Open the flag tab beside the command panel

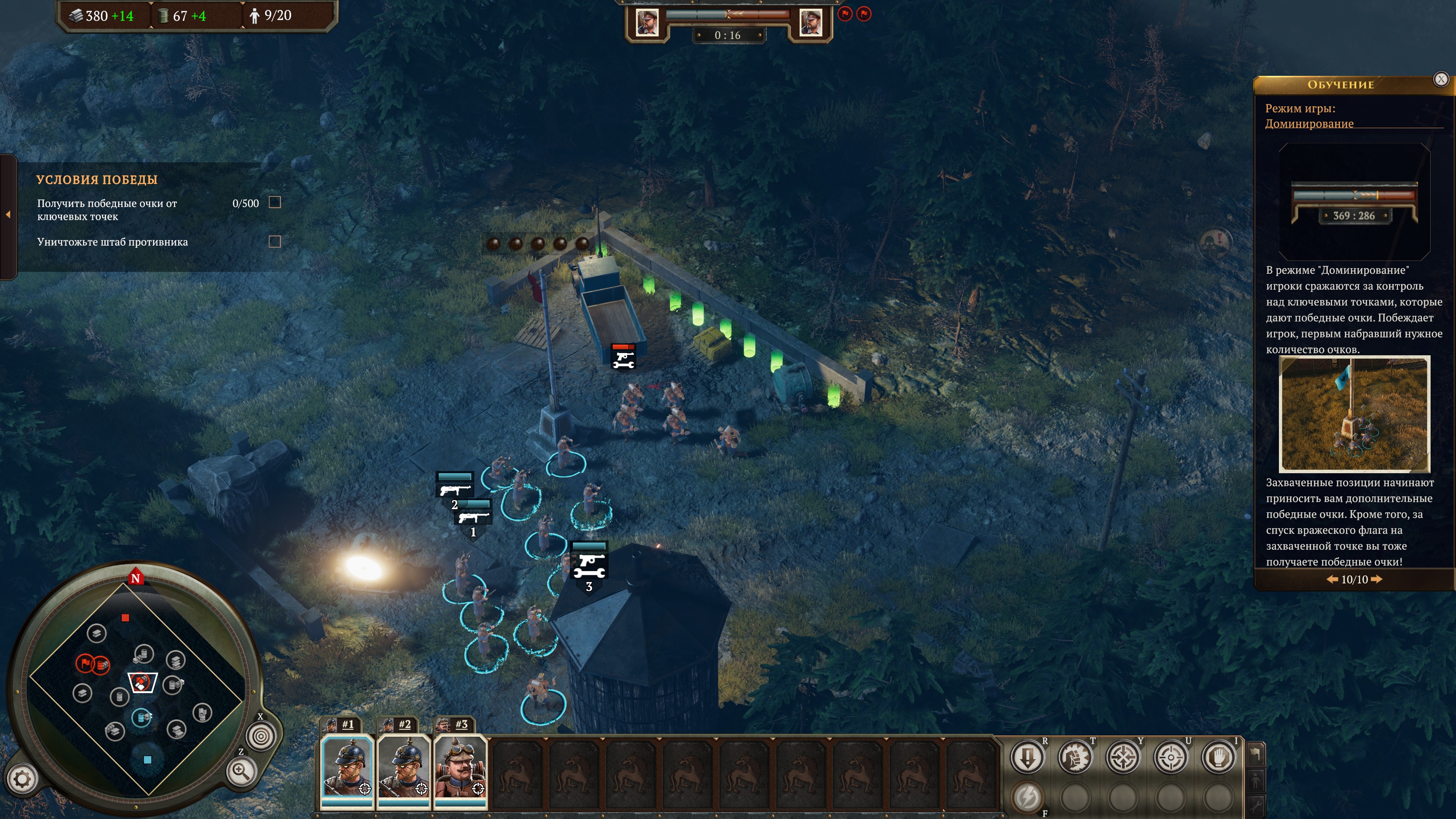pyautogui.click(x=1255, y=754)
